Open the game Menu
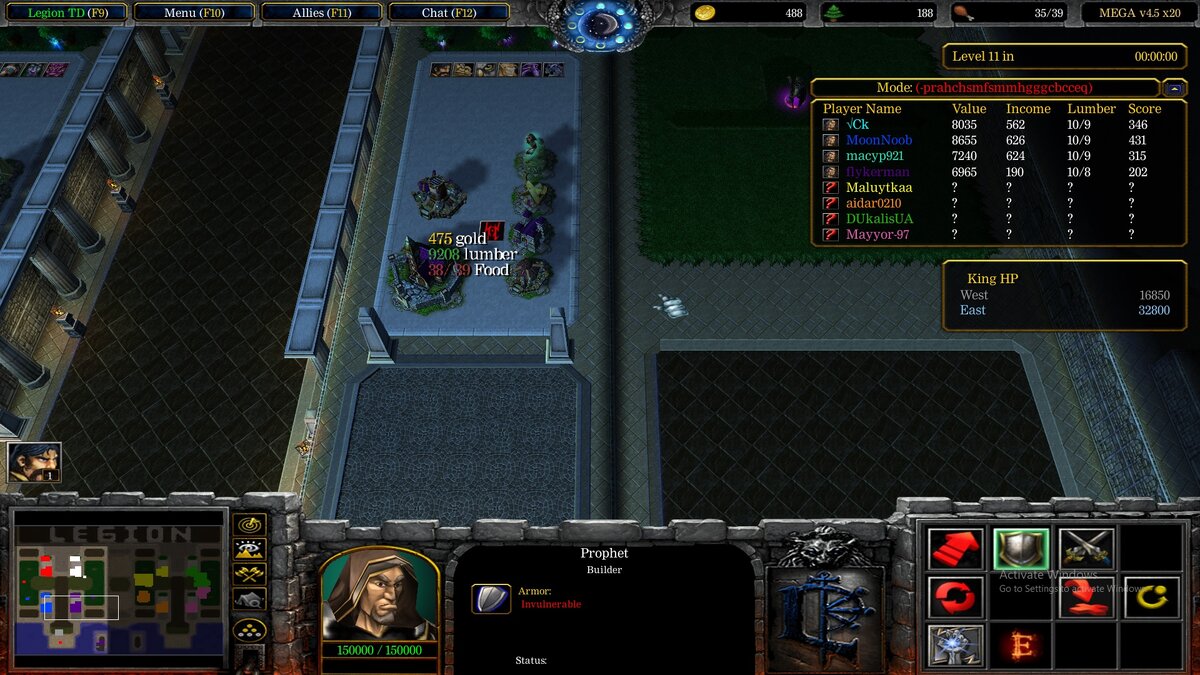1200x675 pixels. tap(193, 13)
